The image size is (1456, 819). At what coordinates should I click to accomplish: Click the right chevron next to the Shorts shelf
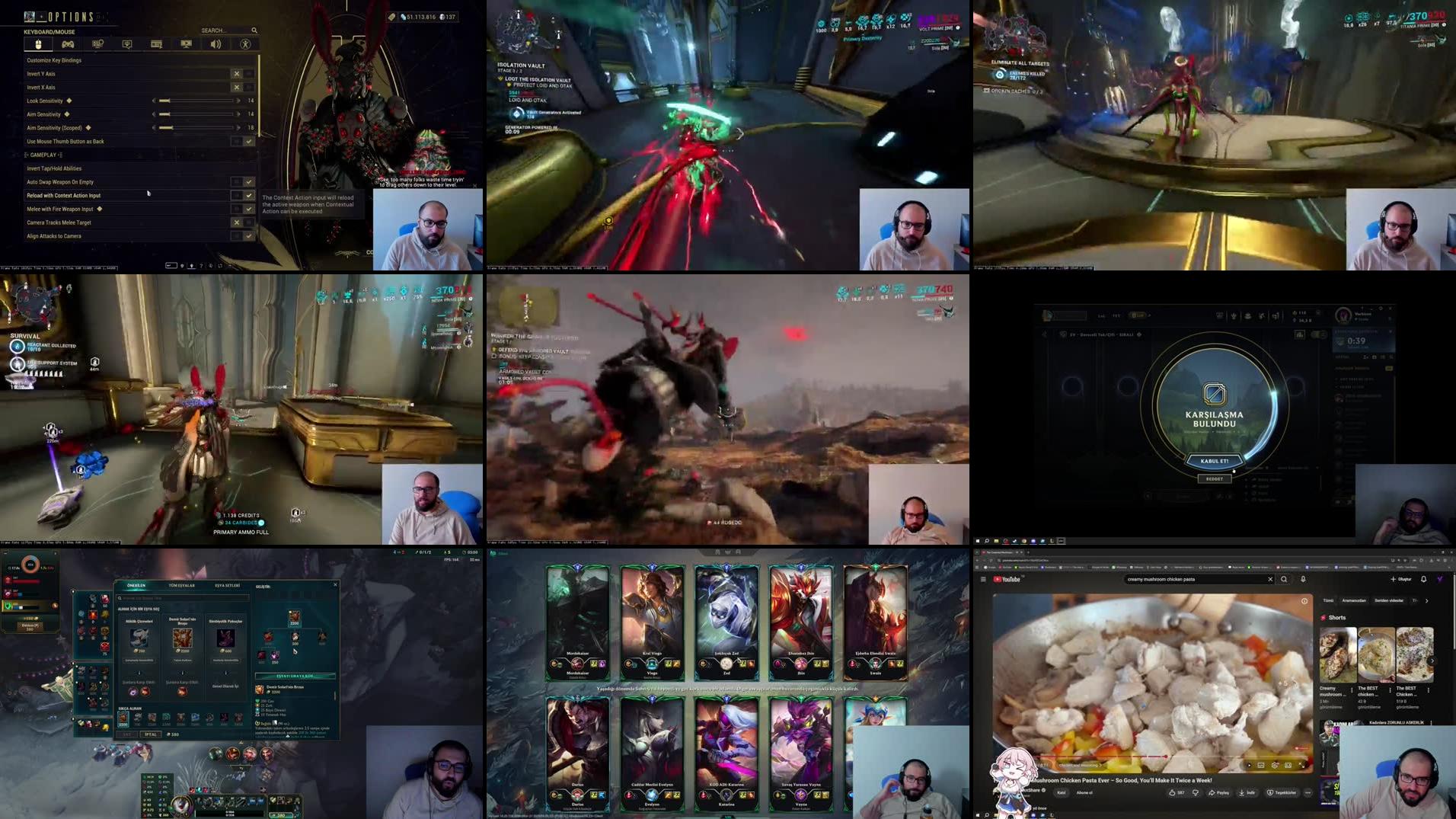(1432, 661)
